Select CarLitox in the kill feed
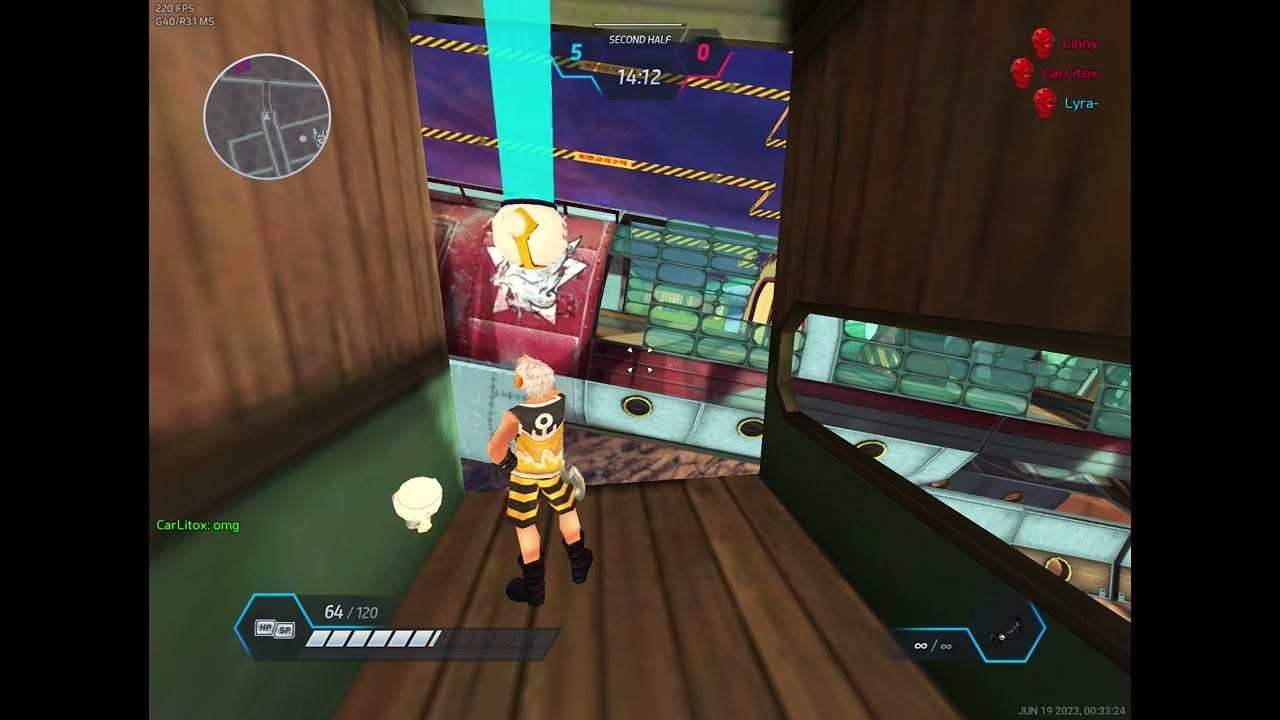Image resolution: width=1280 pixels, height=720 pixels. (x=1069, y=73)
